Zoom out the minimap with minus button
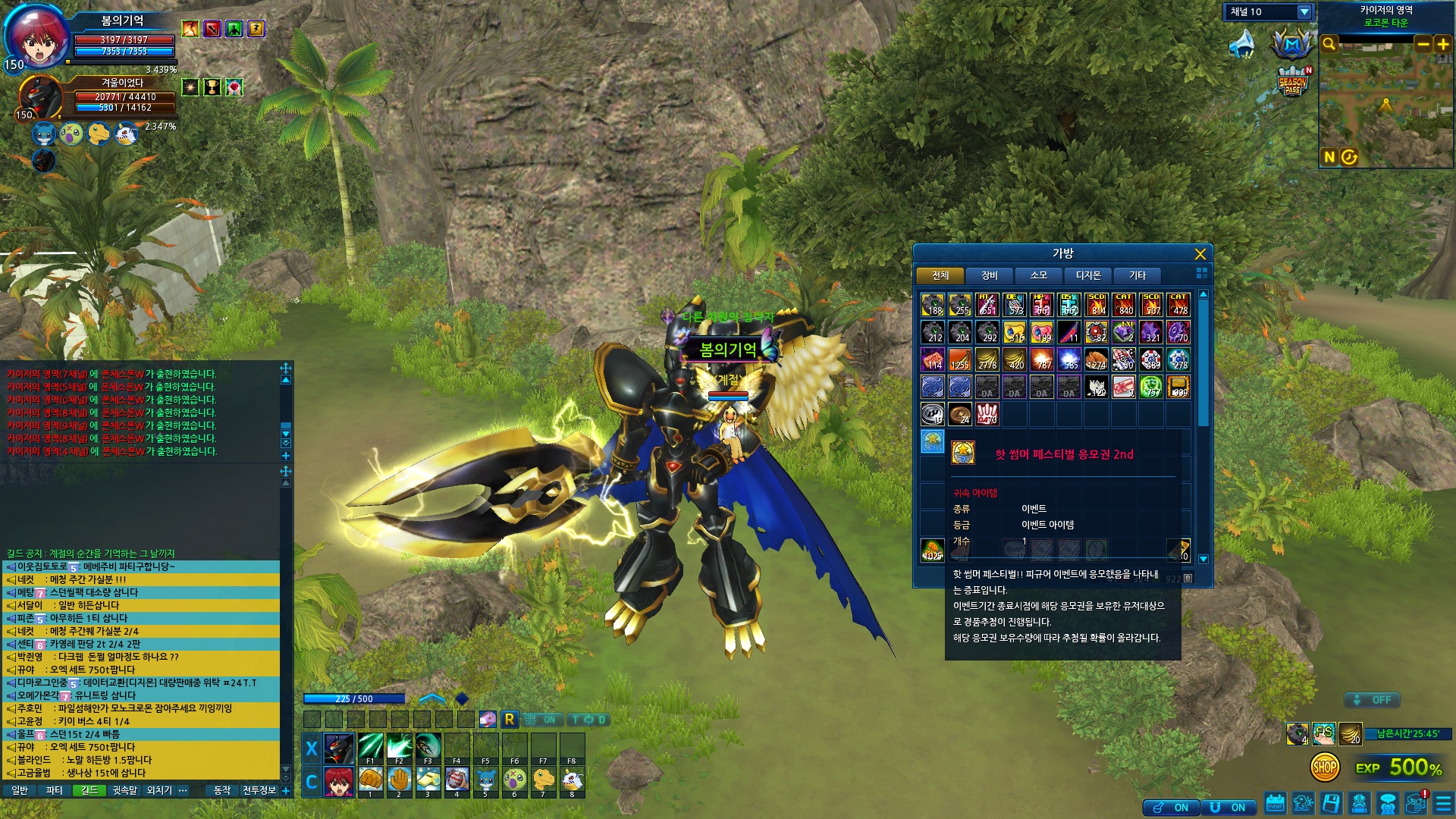 click(x=1423, y=44)
